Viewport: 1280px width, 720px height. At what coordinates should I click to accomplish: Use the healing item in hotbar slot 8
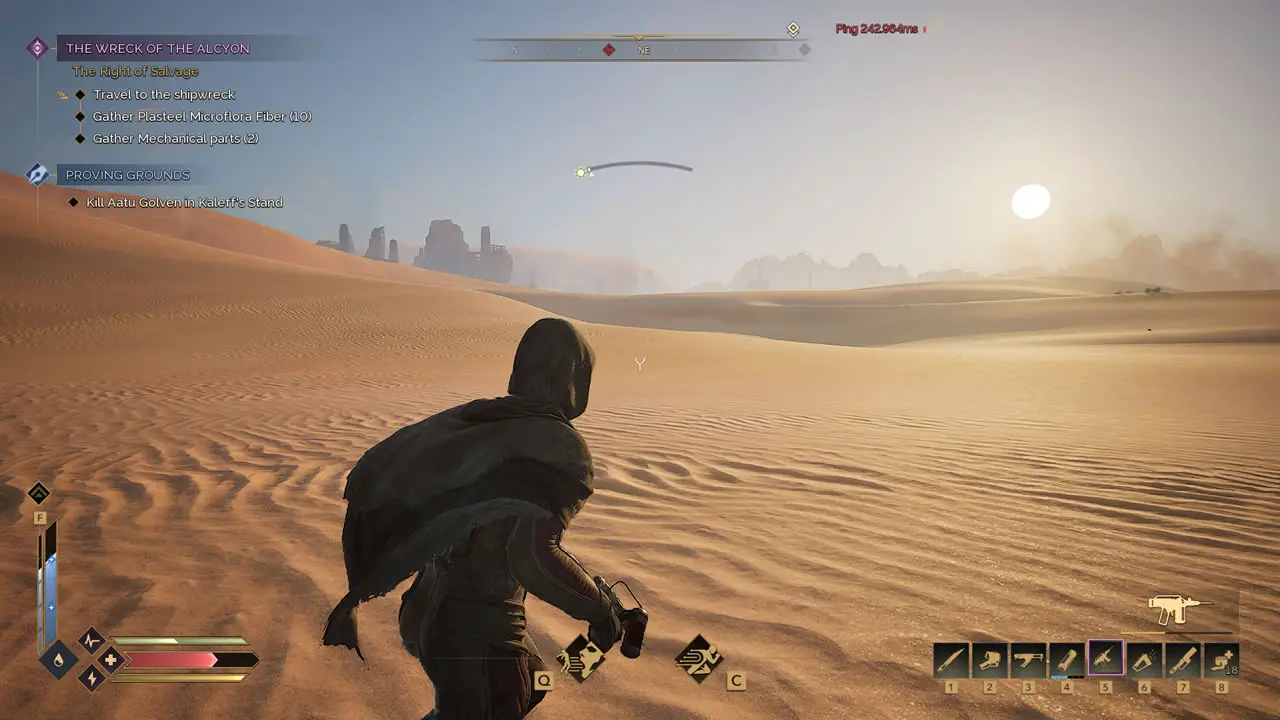1221,660
